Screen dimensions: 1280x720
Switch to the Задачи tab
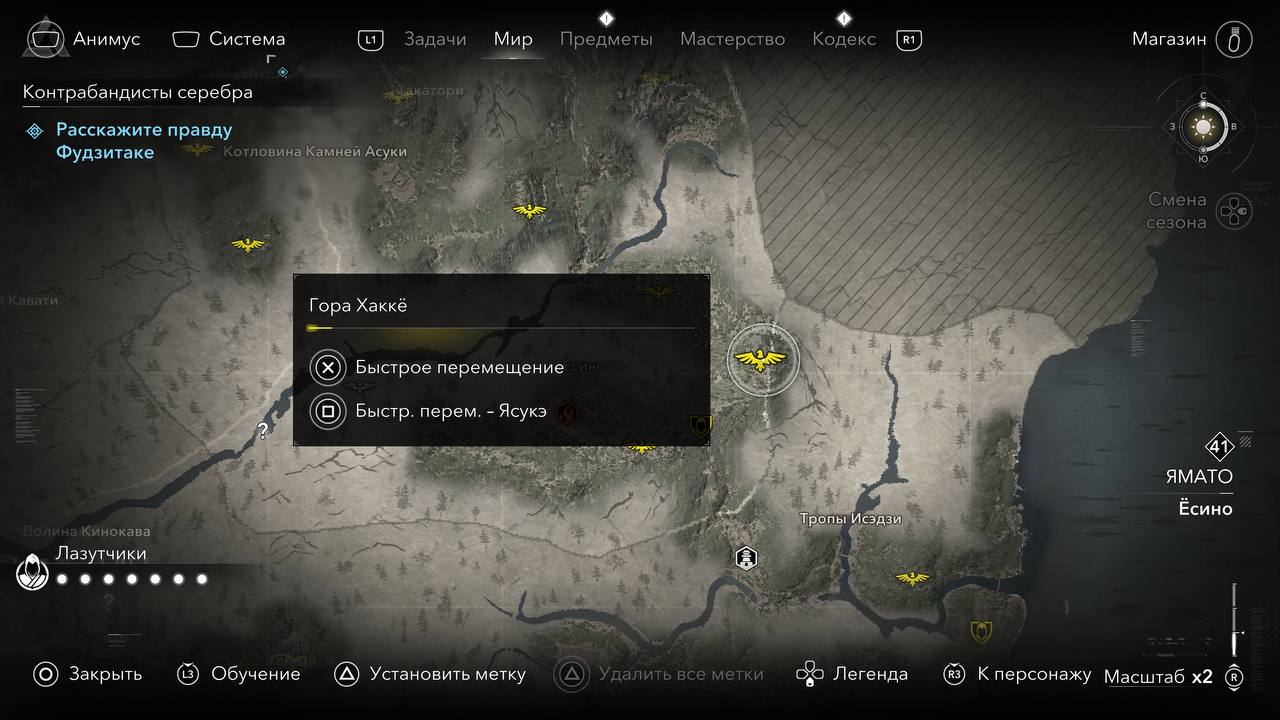[x=435, y=40]
